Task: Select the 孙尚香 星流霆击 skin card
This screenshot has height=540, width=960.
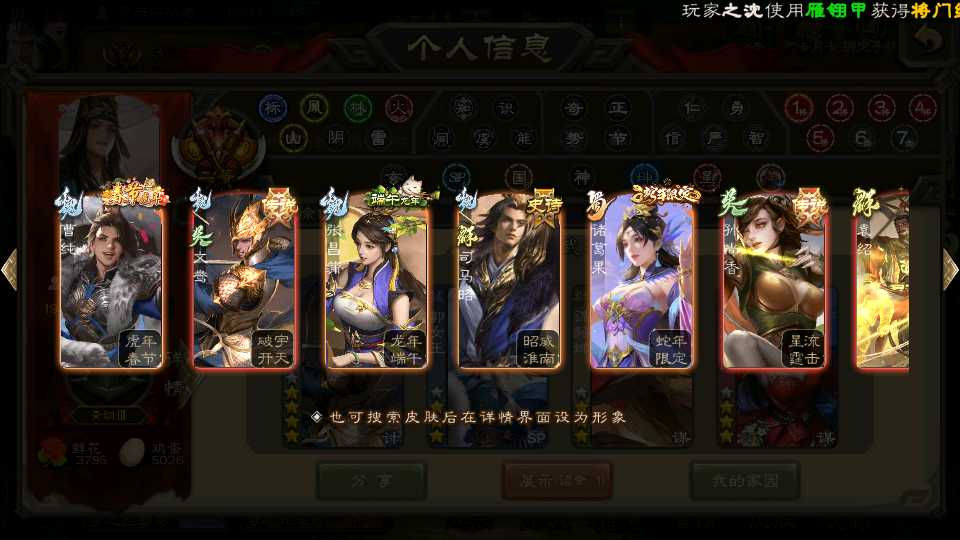Action: point(774,281)
